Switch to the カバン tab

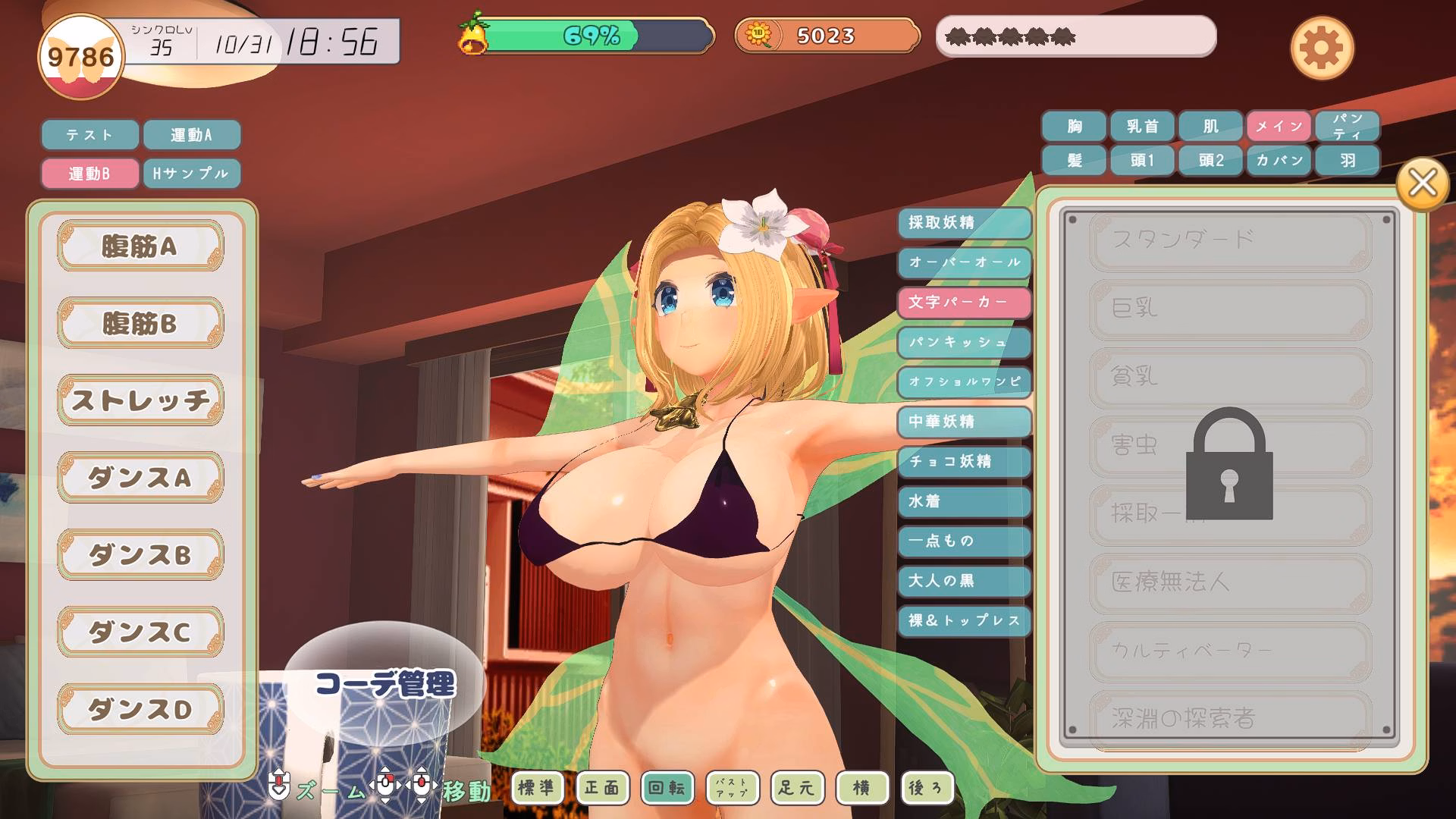point(1279,161)
